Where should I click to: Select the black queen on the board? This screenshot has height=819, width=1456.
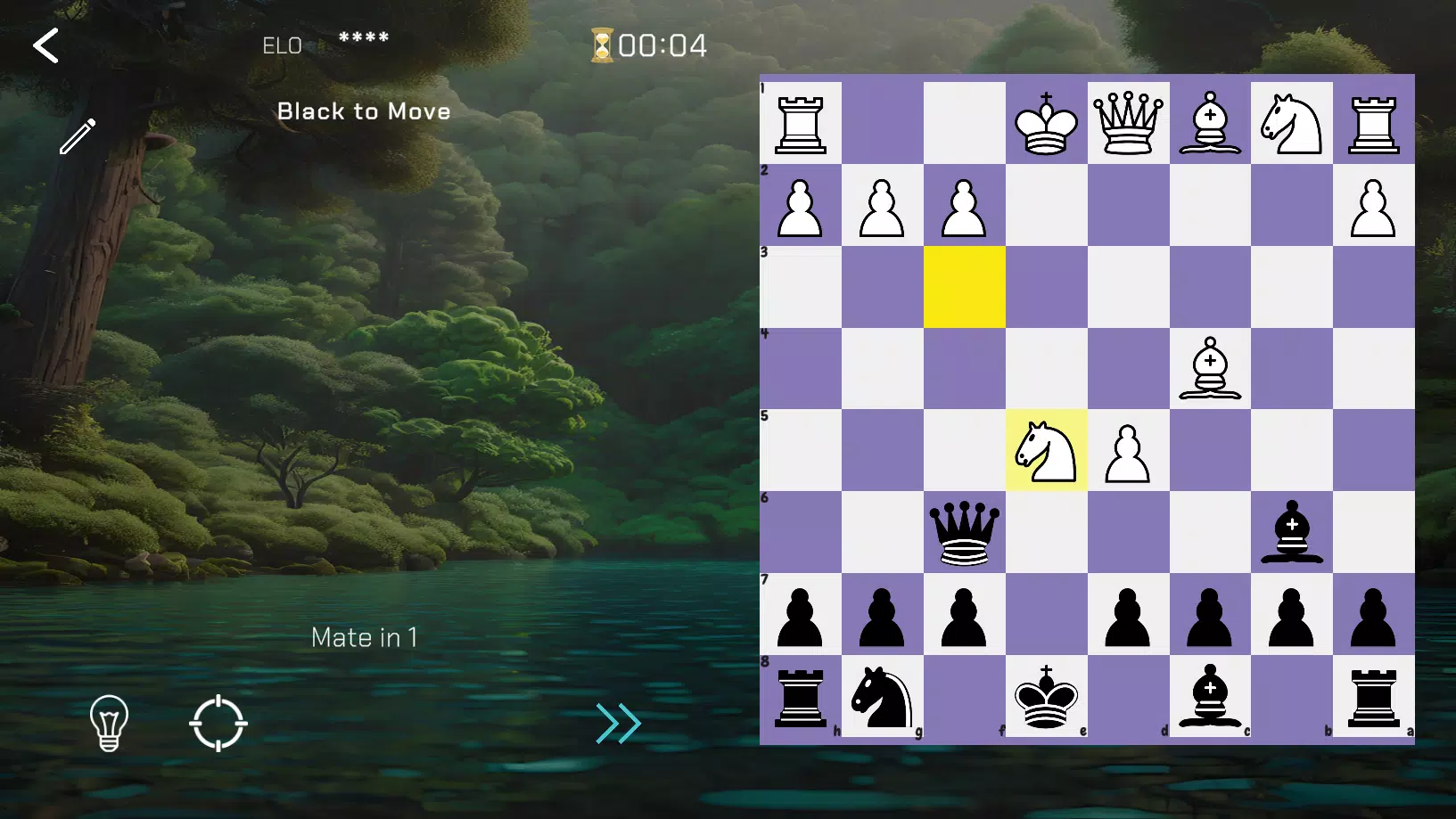[x=964, y=535]
